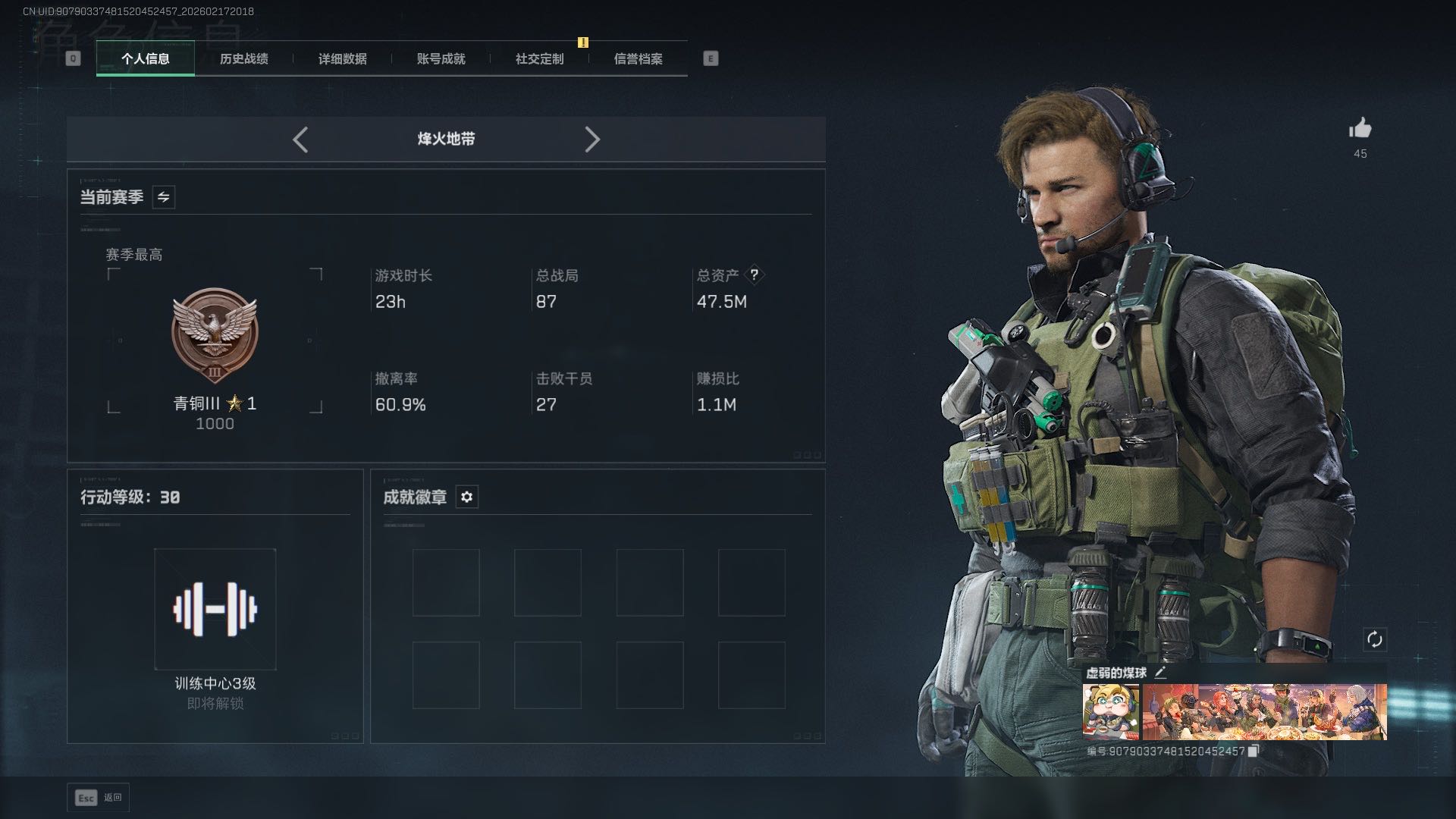This screenshot has height=819, width=1456.
Task: Open the 历史战绩 tab
Action: point(243,58)
